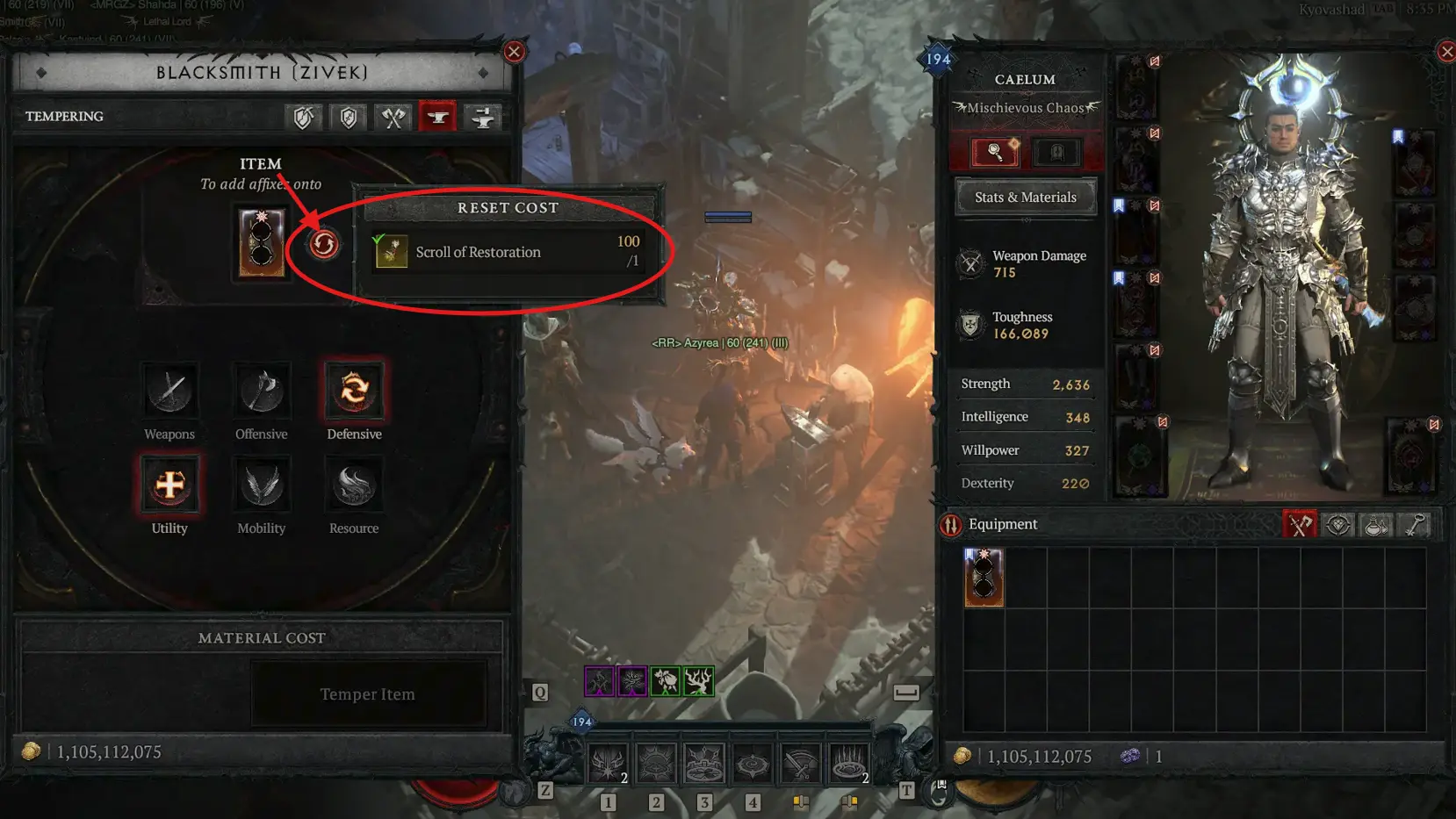The image size is (1456, 819).
Task: Select the item in the equipment inventory
Action: [x=984, y=578]
